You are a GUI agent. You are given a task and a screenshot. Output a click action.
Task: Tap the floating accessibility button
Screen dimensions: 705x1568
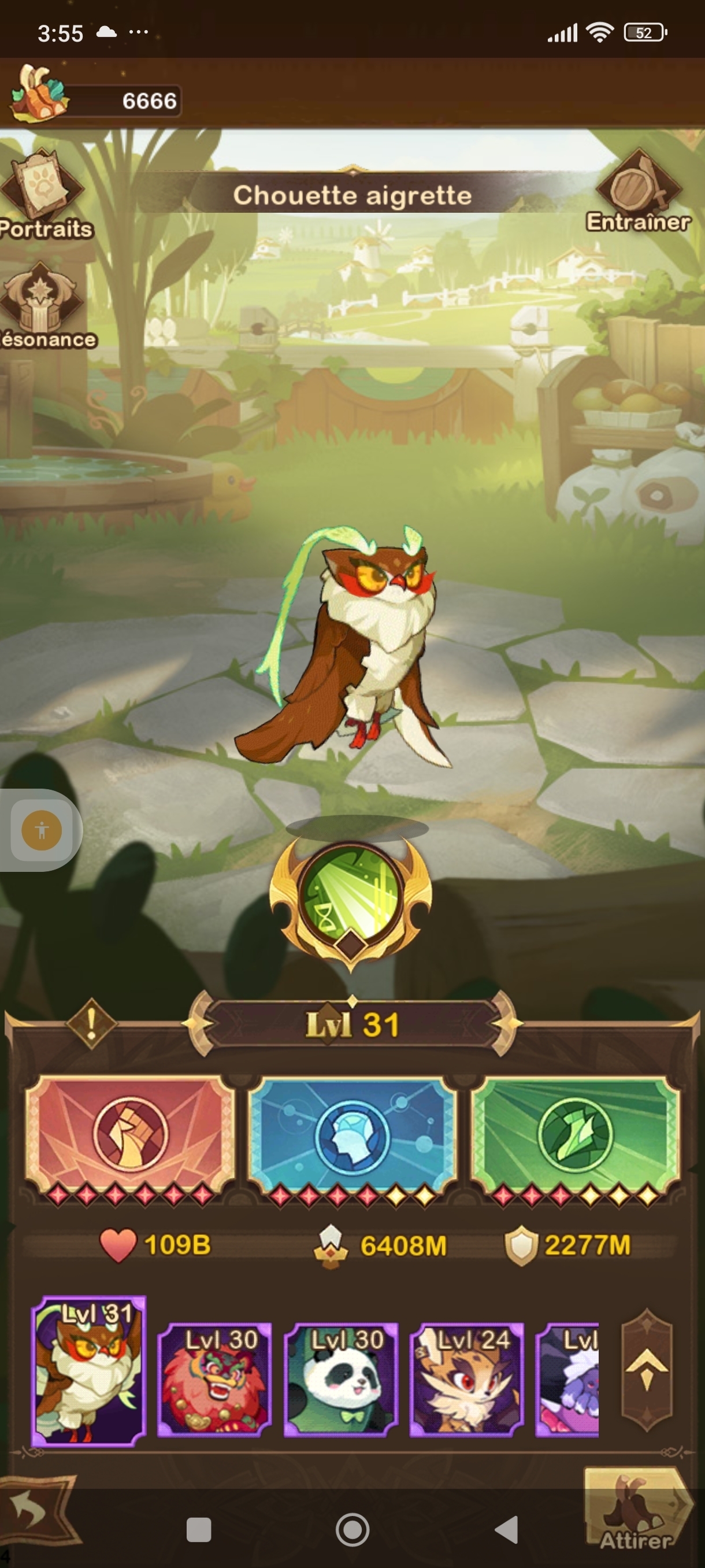click(42, 830)
